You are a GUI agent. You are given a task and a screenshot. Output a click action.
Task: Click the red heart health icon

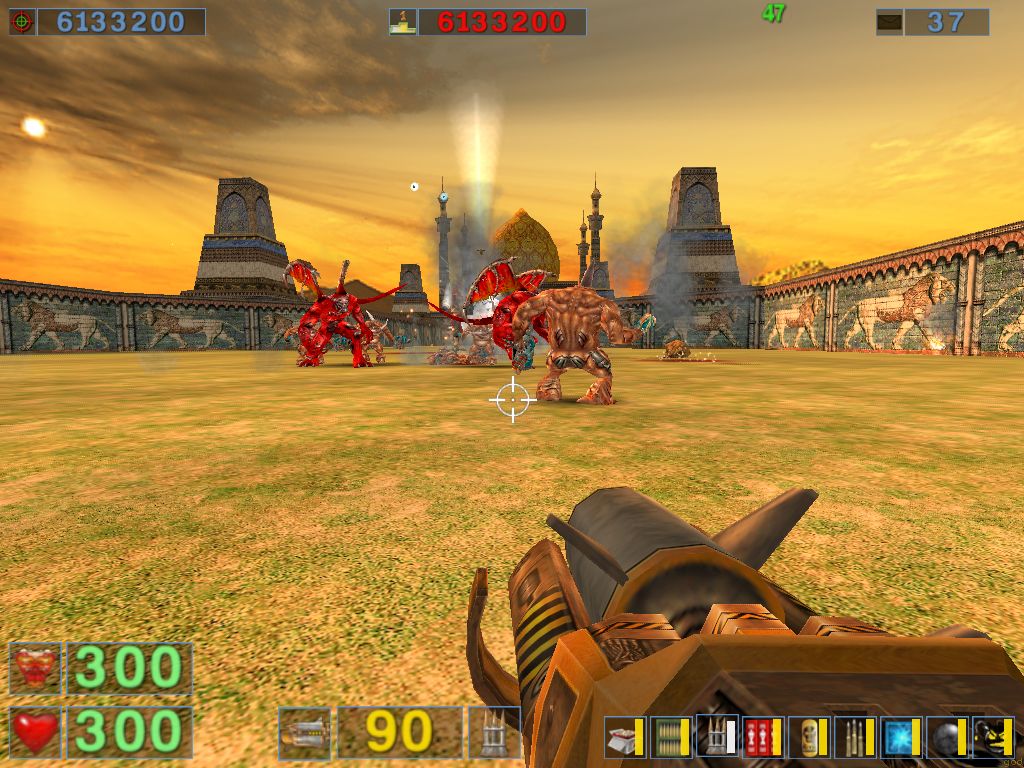35,732
